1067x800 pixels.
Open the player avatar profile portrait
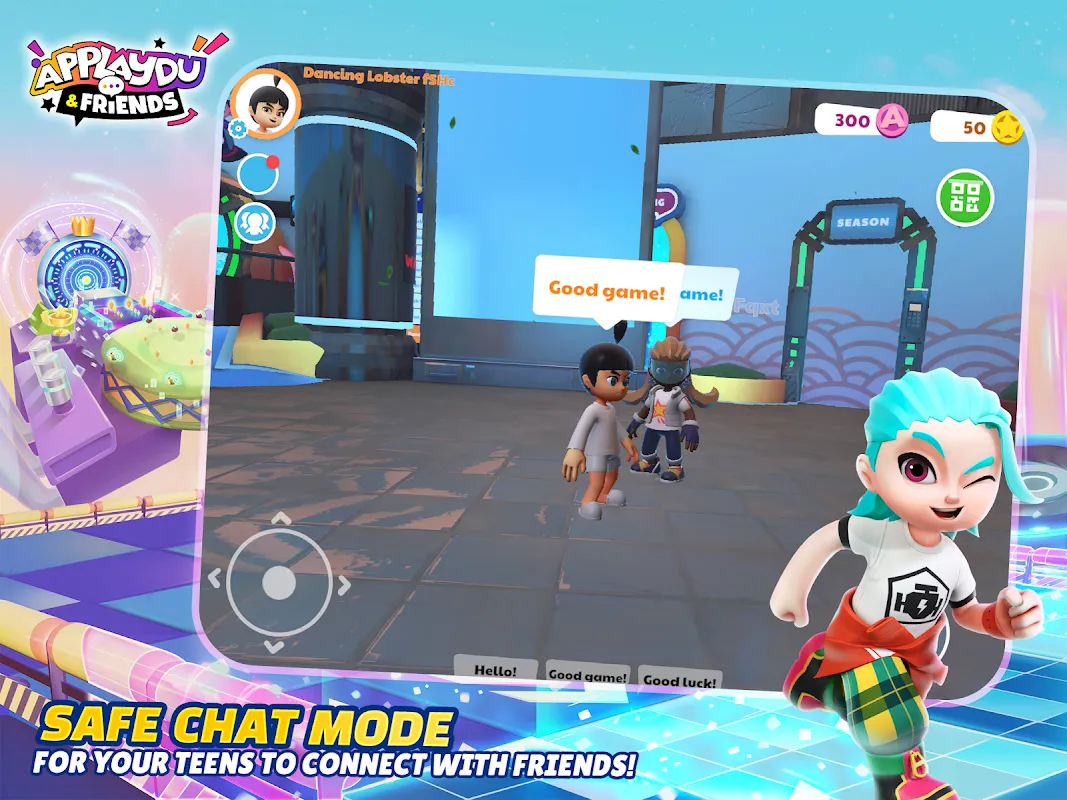tap(265, 104)
